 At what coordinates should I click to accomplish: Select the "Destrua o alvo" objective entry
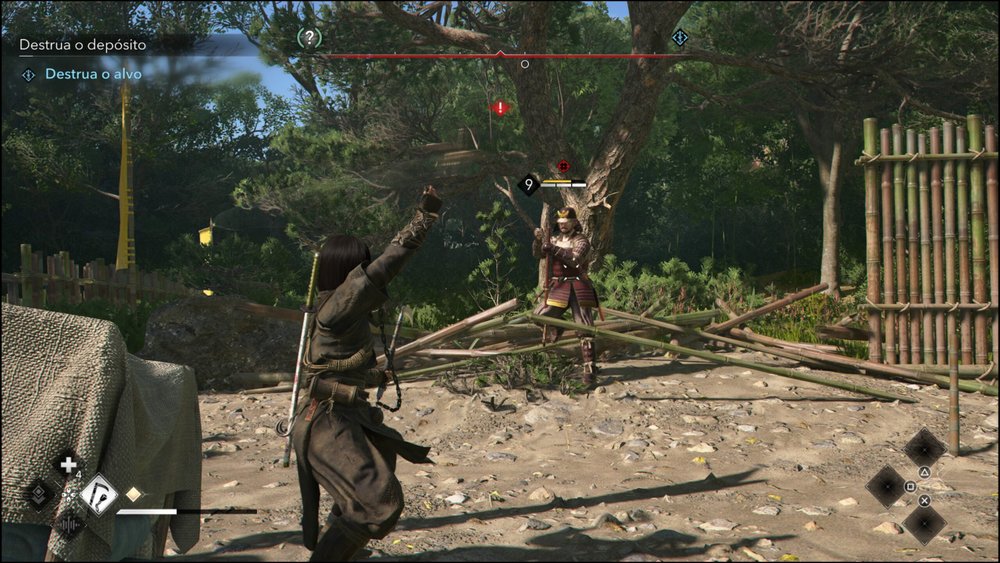[x=92, y=74]
